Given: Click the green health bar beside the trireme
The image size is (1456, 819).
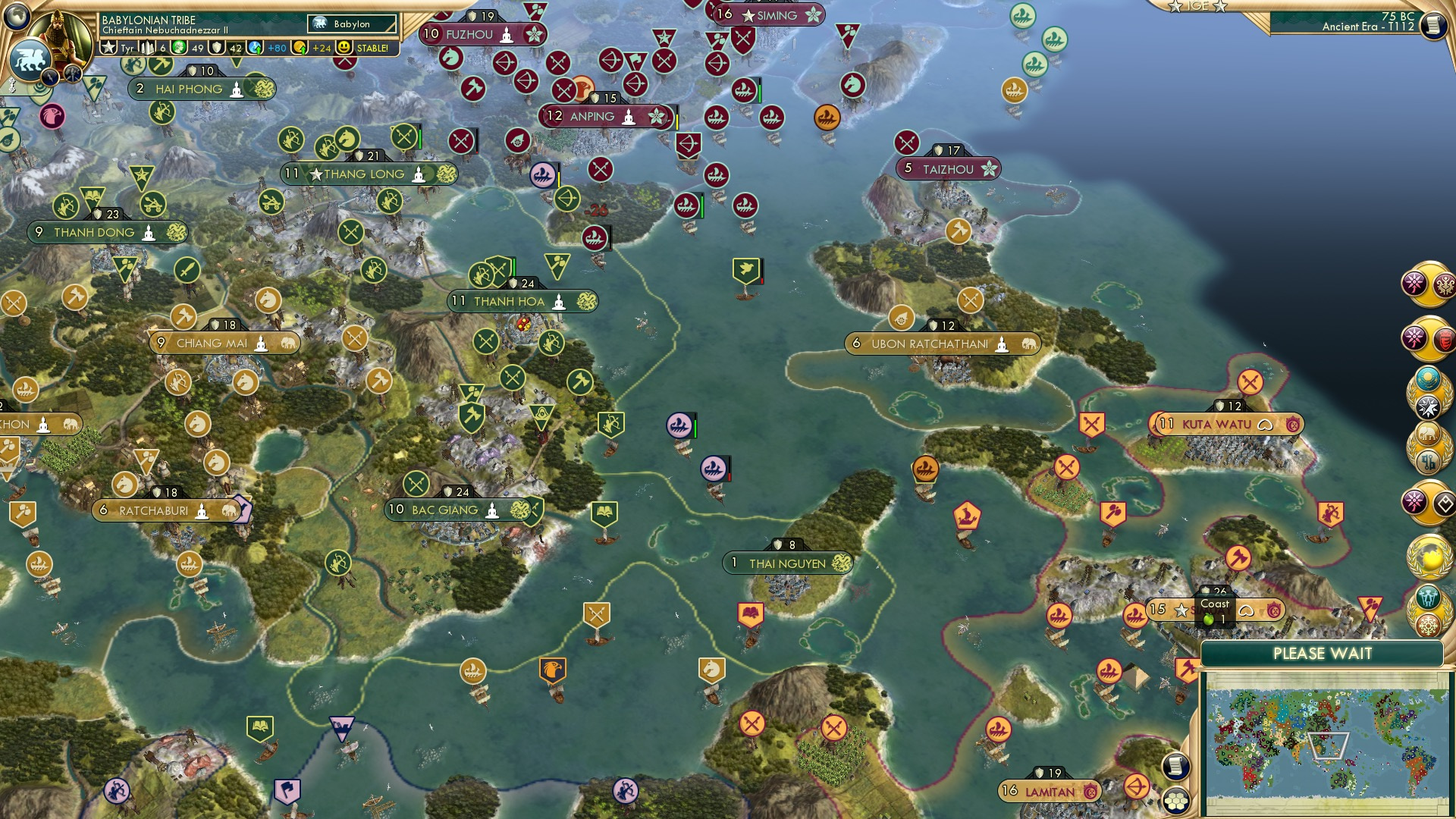Looking at the screenshot, I should point(695,426).
